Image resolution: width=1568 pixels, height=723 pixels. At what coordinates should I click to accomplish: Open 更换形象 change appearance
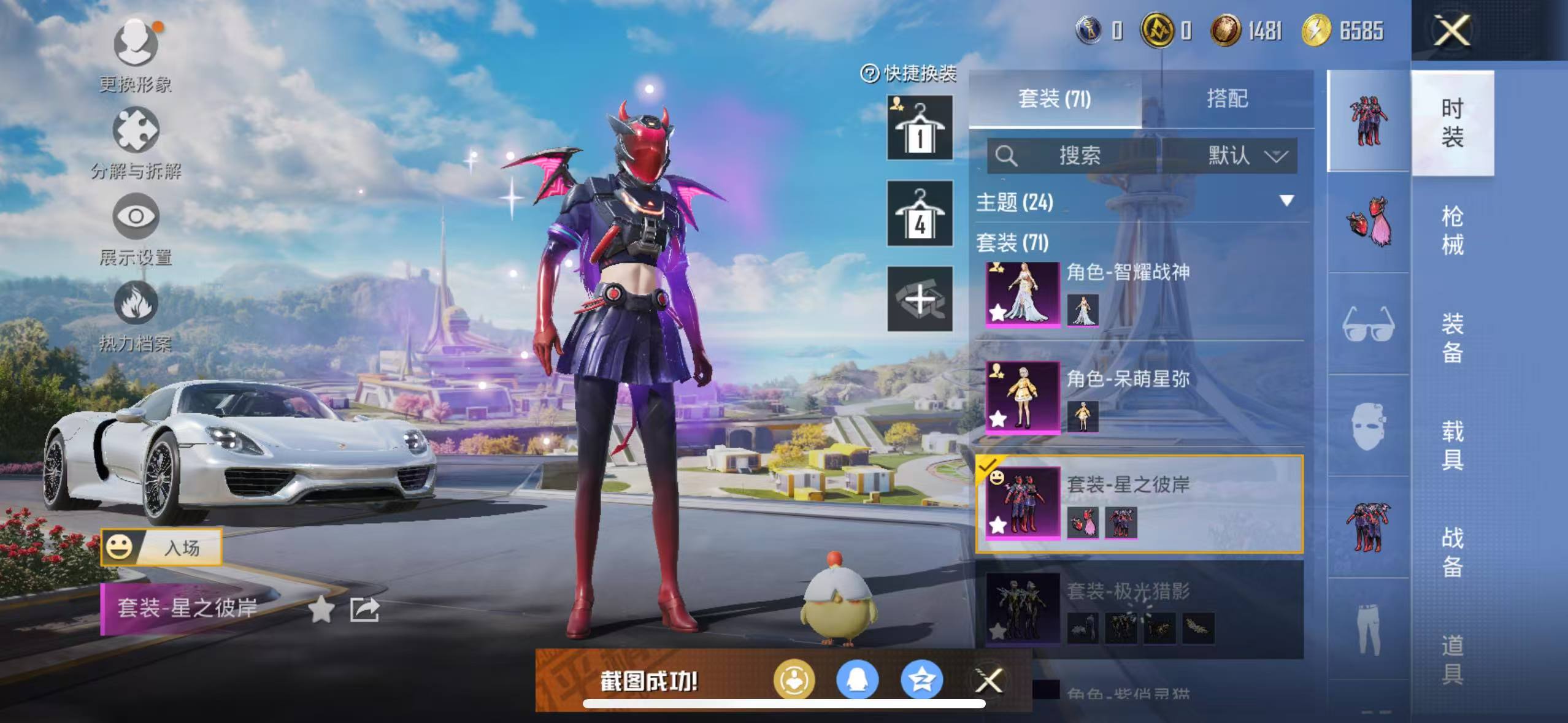click(136, 44)
